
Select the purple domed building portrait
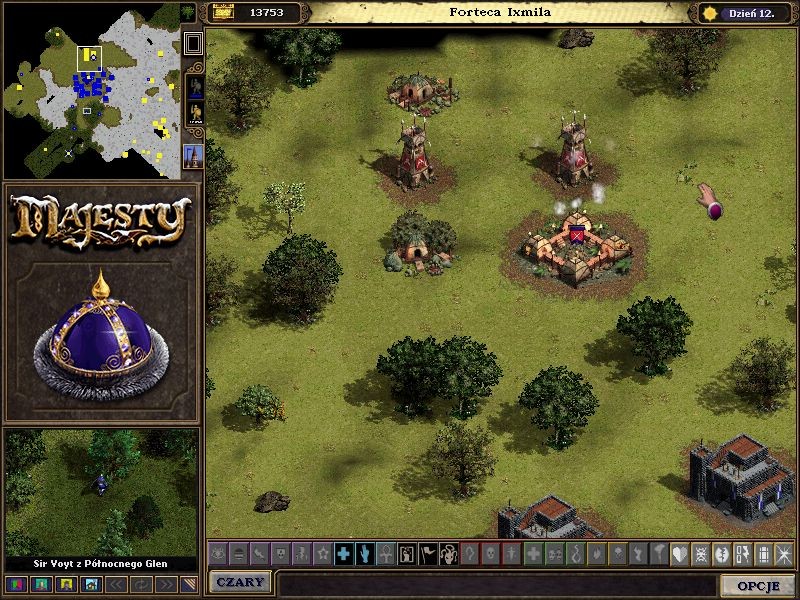click(101, 320)
